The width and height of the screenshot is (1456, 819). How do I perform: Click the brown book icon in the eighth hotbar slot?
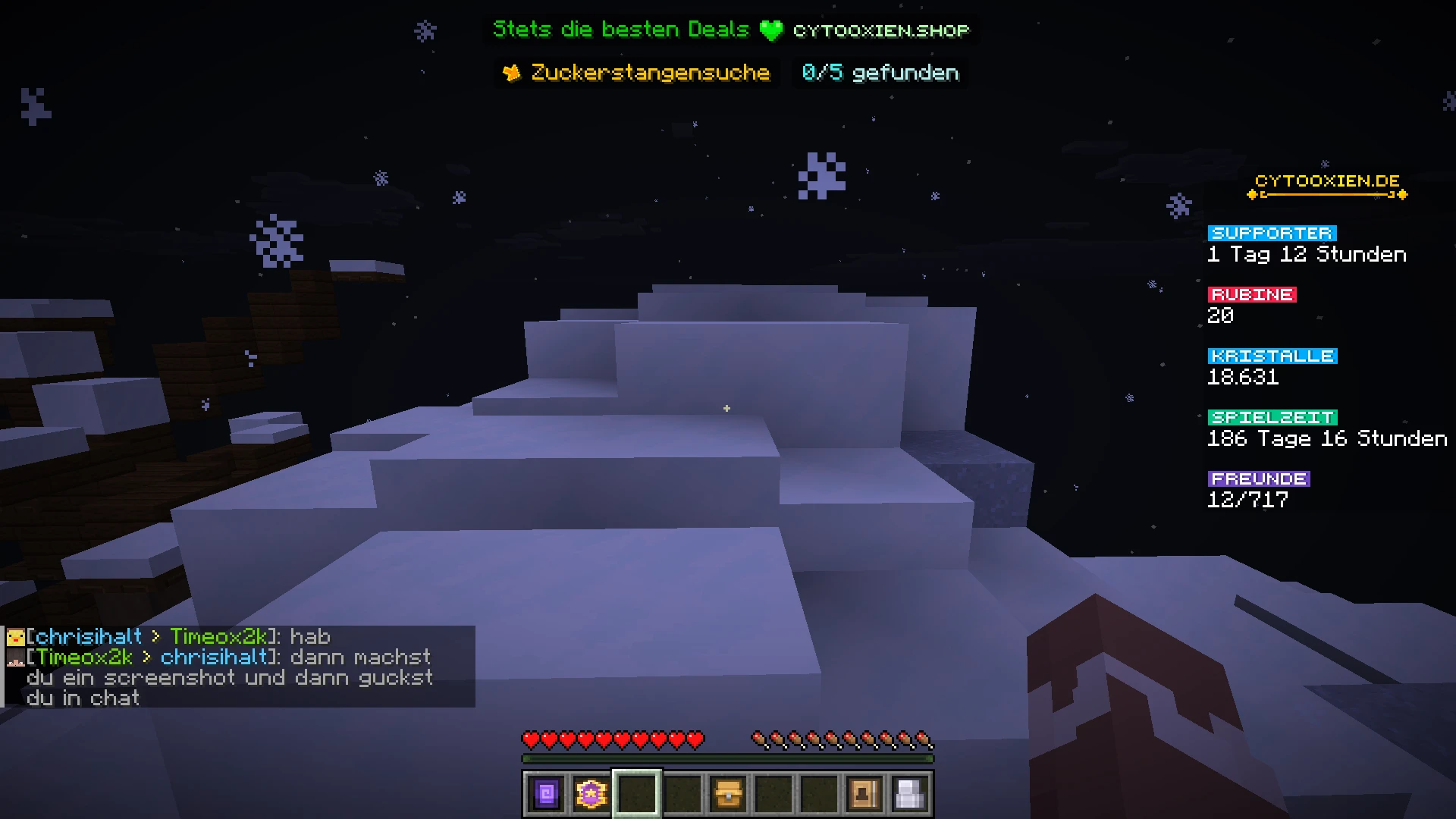865,793
